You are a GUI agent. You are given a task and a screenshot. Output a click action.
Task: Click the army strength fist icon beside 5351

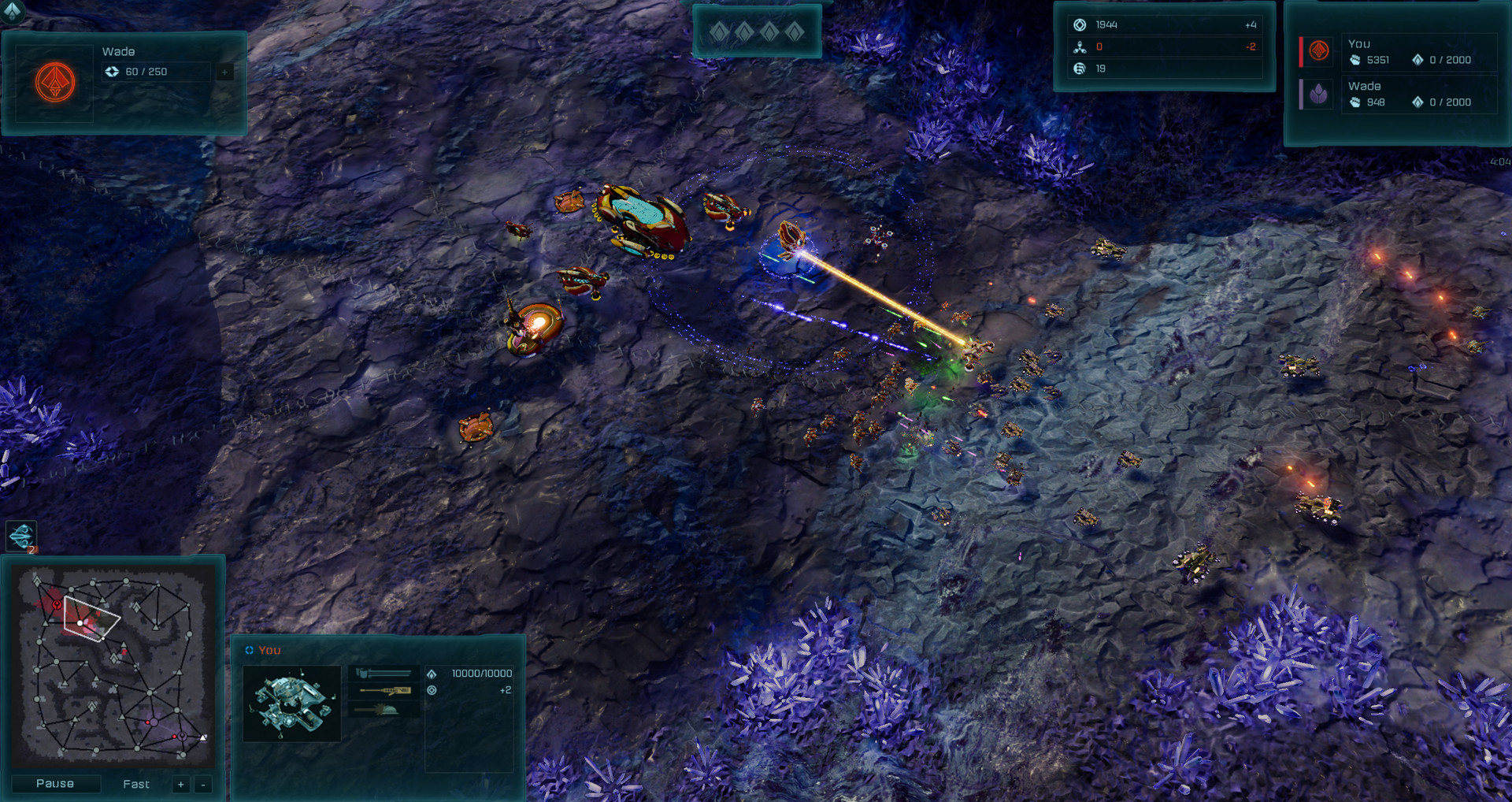point(1355,61)
